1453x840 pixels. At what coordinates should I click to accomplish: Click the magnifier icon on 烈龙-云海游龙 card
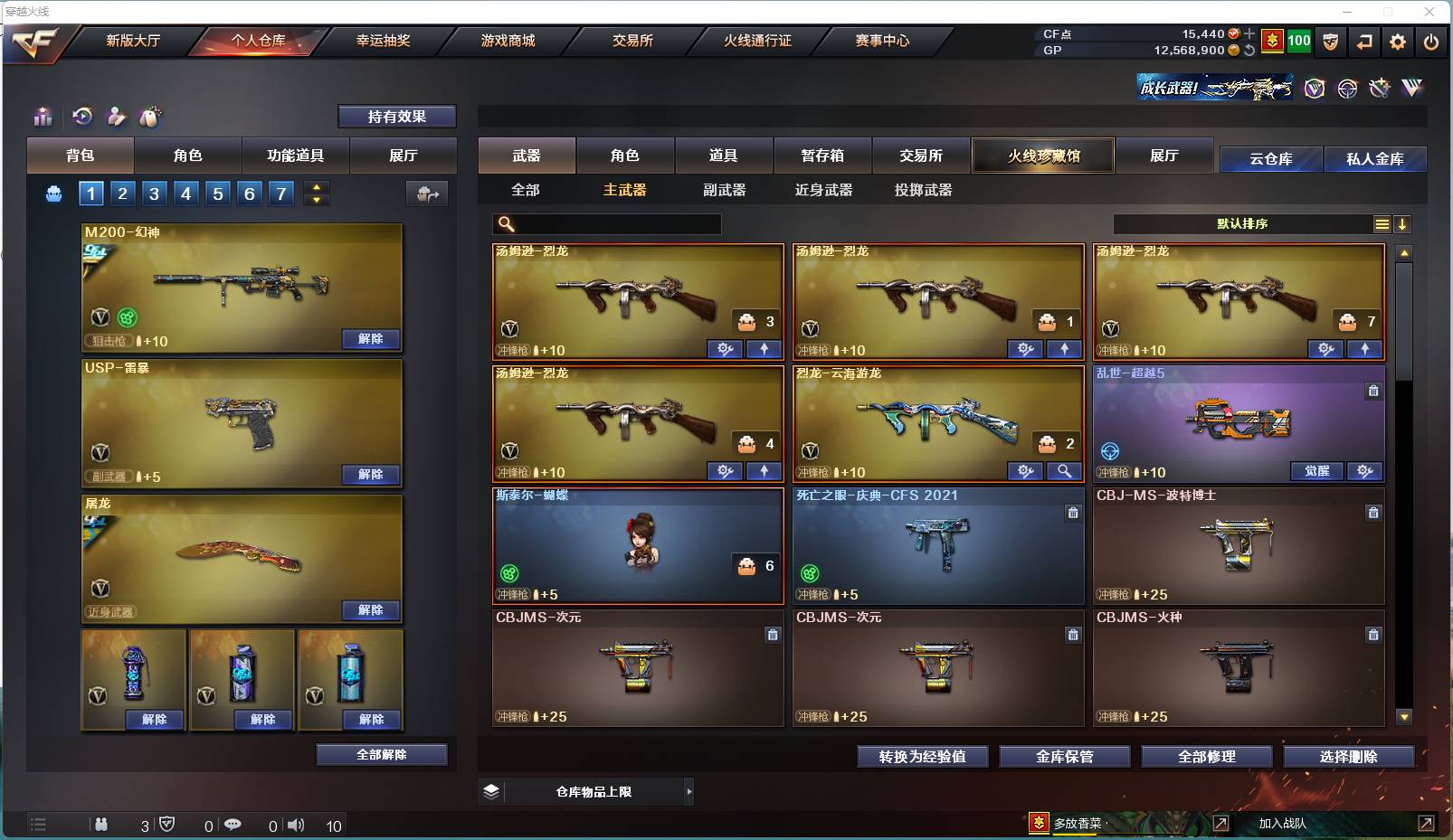click(x=1065, y=471)
